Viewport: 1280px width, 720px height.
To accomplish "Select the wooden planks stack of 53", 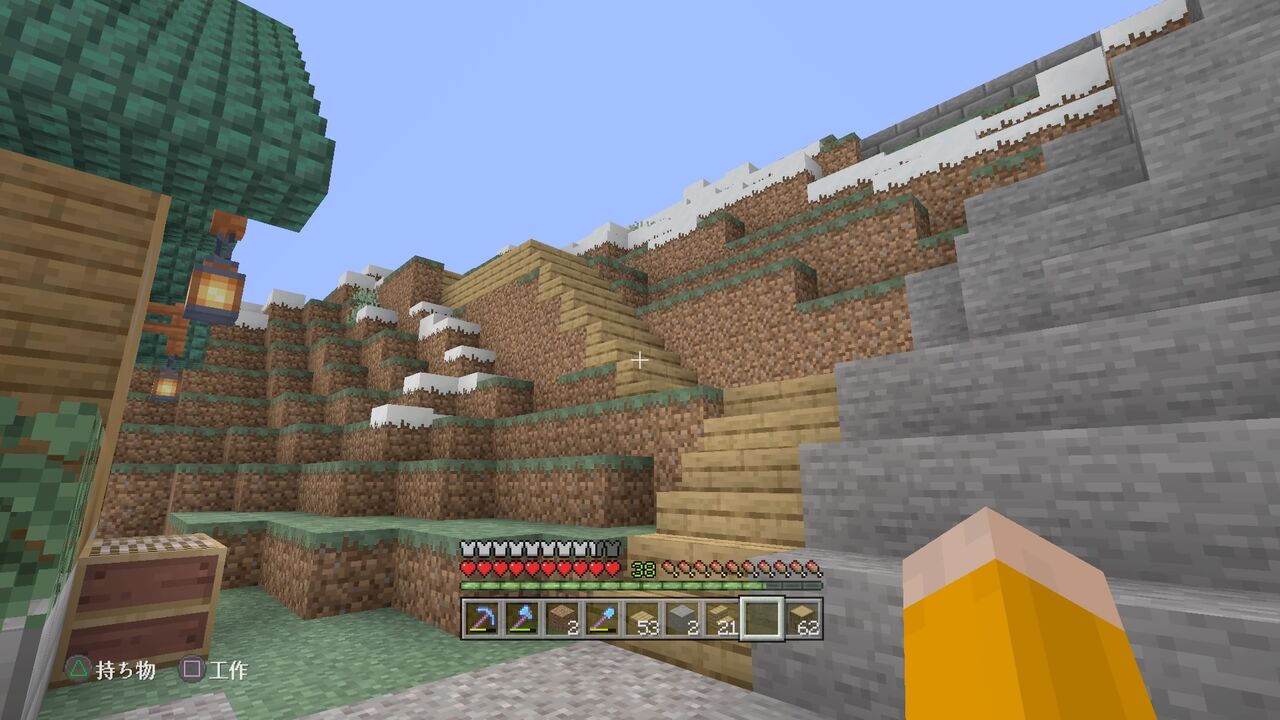I will pos(642,616).
